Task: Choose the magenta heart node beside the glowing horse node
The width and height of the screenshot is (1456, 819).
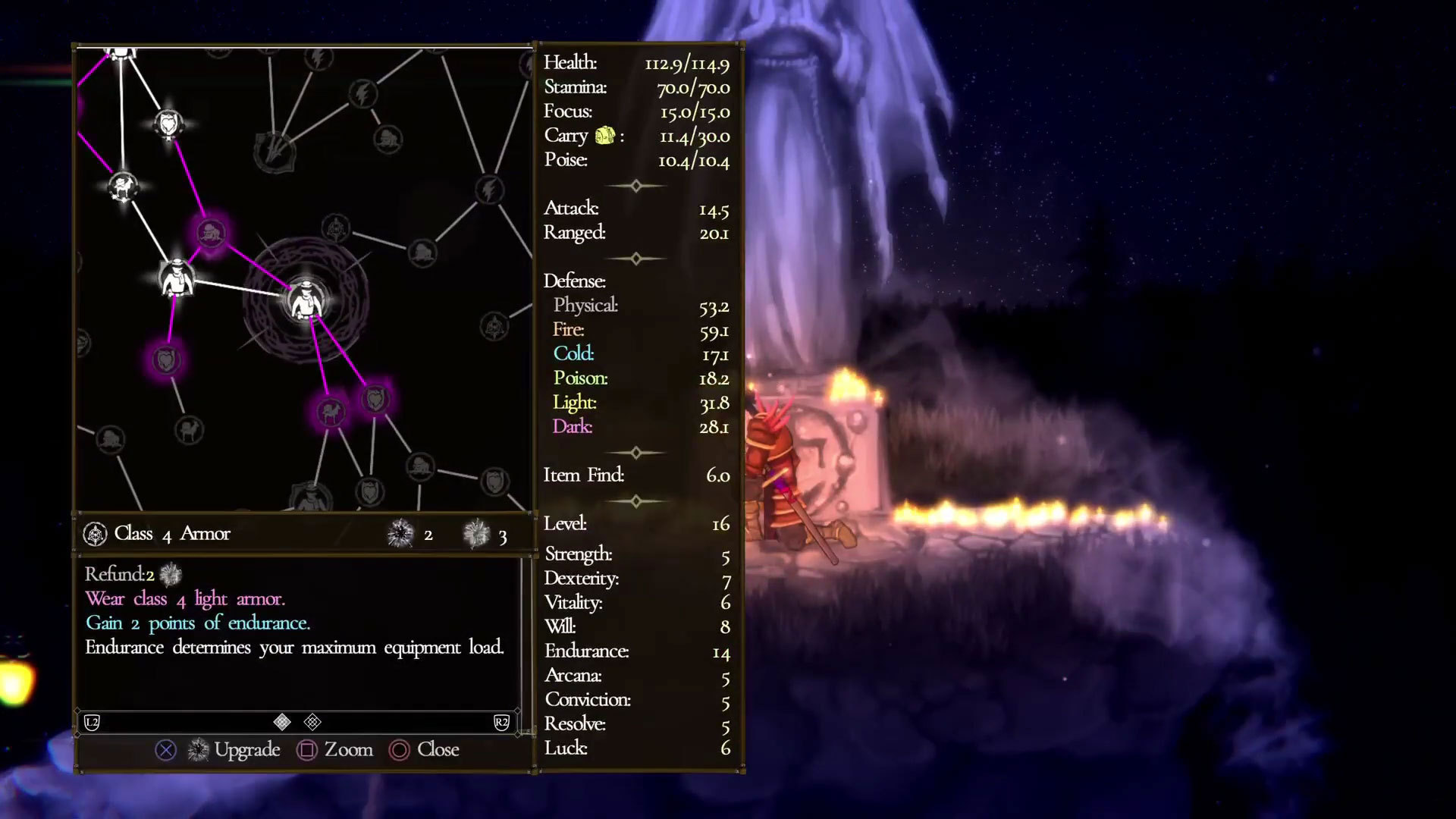Action: pyautogui.click(x=375, y=398)
